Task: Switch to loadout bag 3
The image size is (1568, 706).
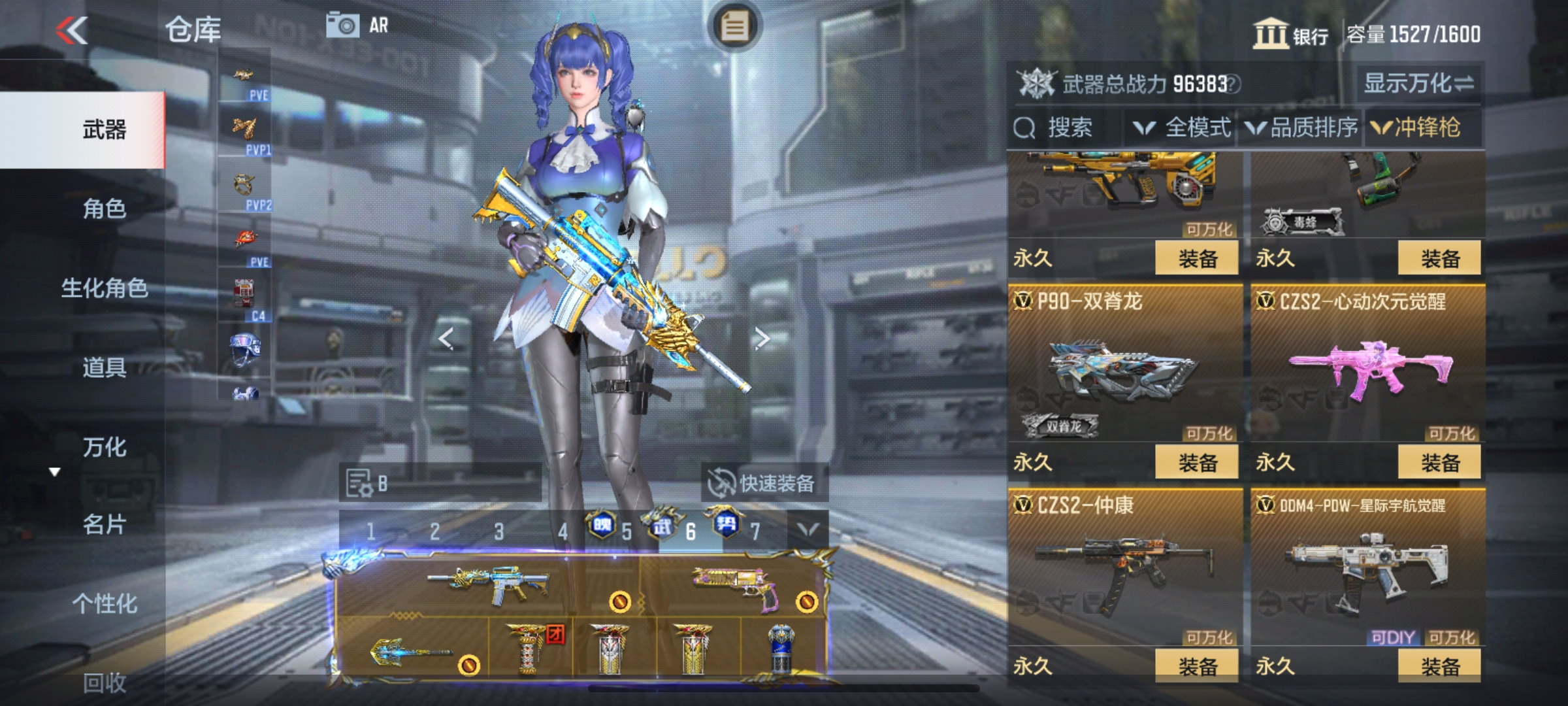Action: [x=498, y=531]
